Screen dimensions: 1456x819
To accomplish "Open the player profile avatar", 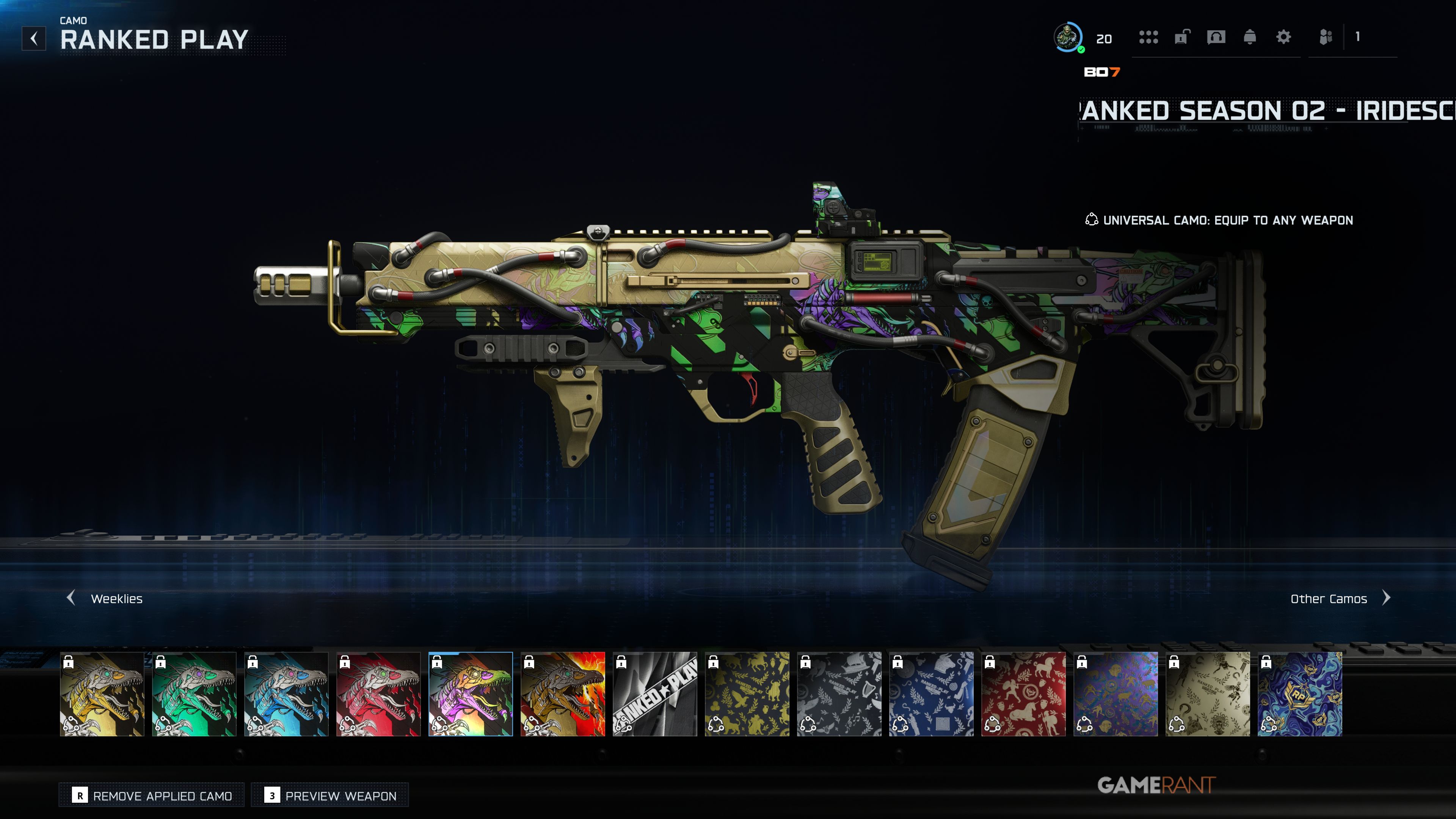I will coord(1068,37).
